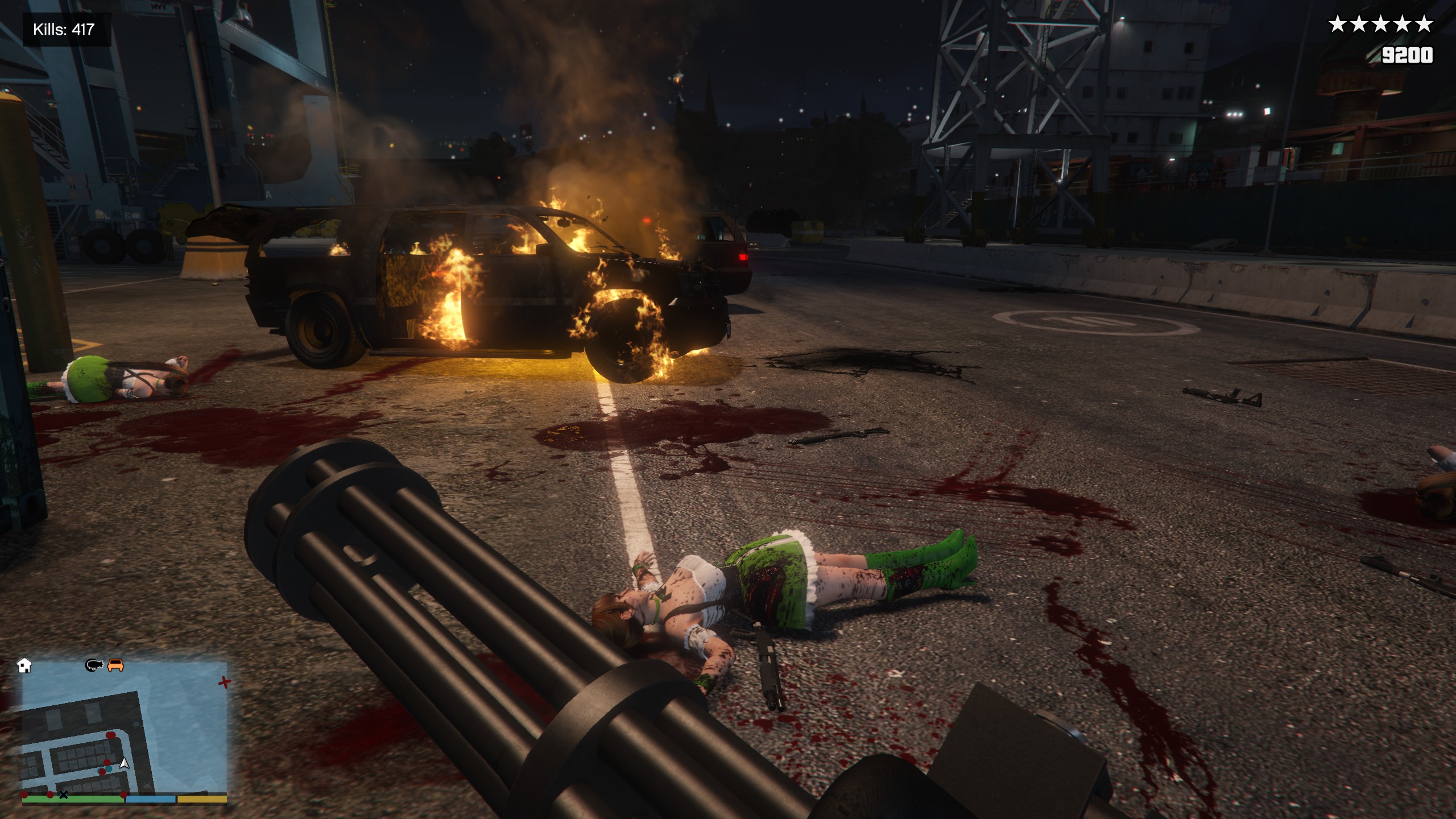Viewport: 1456px width, 819px height.
Task: Select the orange car blip on minimap
Action: point(115,664)
